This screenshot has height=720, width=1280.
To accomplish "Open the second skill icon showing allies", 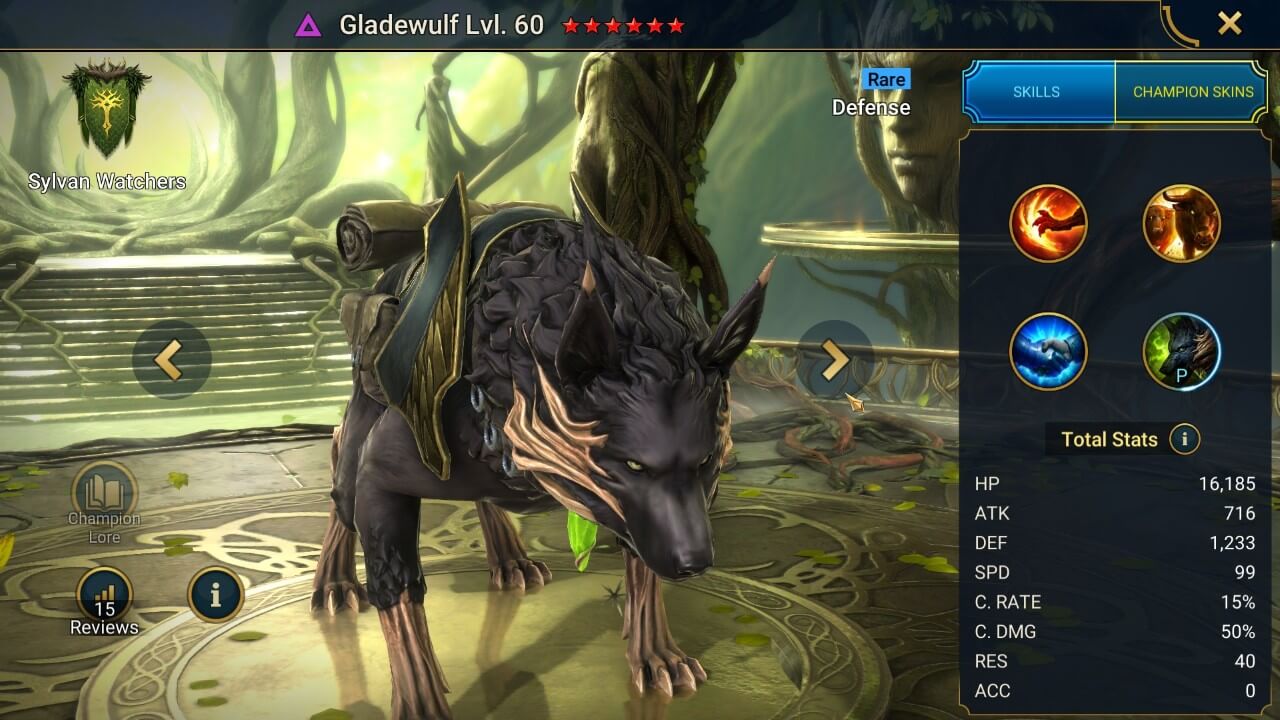I will [x=1183, y=222].
